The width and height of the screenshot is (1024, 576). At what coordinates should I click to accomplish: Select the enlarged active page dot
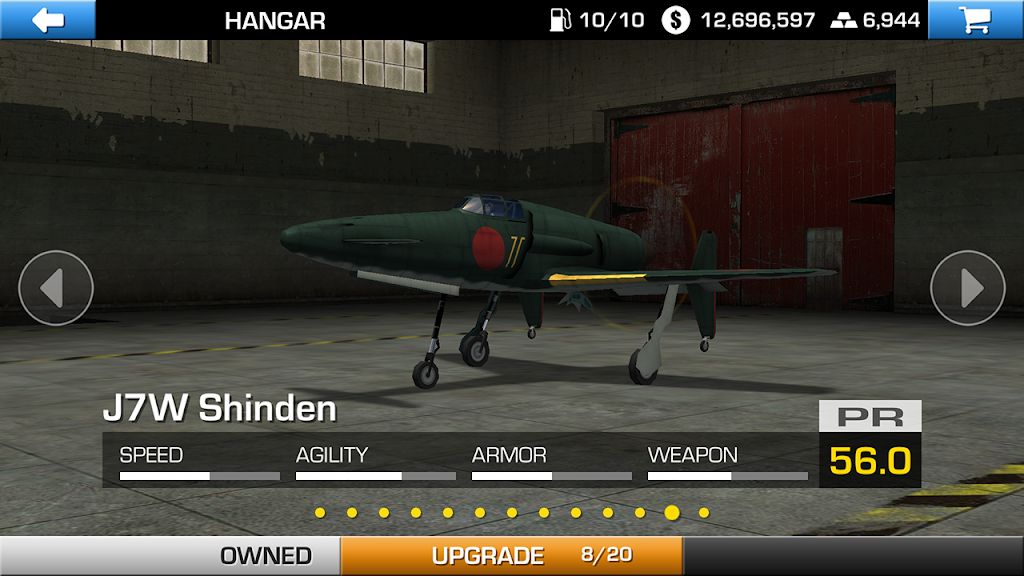tap(672, 513)
